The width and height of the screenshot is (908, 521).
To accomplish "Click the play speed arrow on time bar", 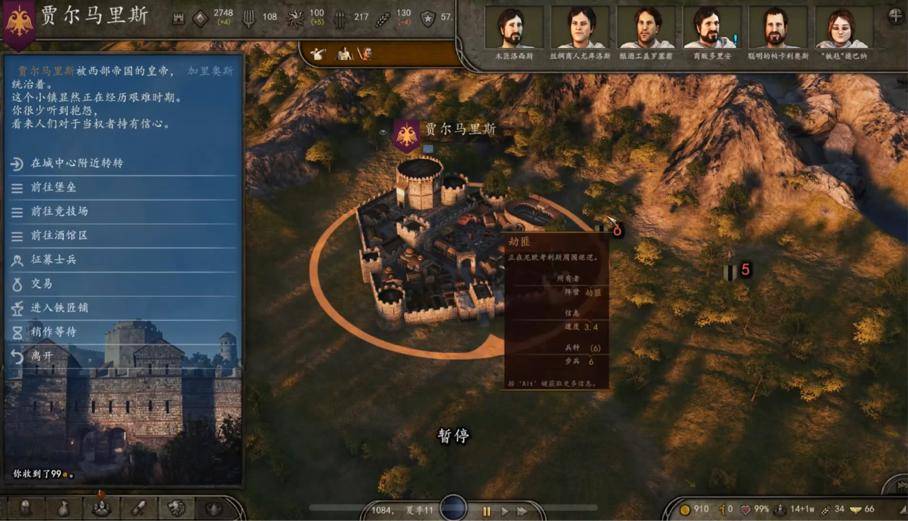I will [x=505, y=511].
